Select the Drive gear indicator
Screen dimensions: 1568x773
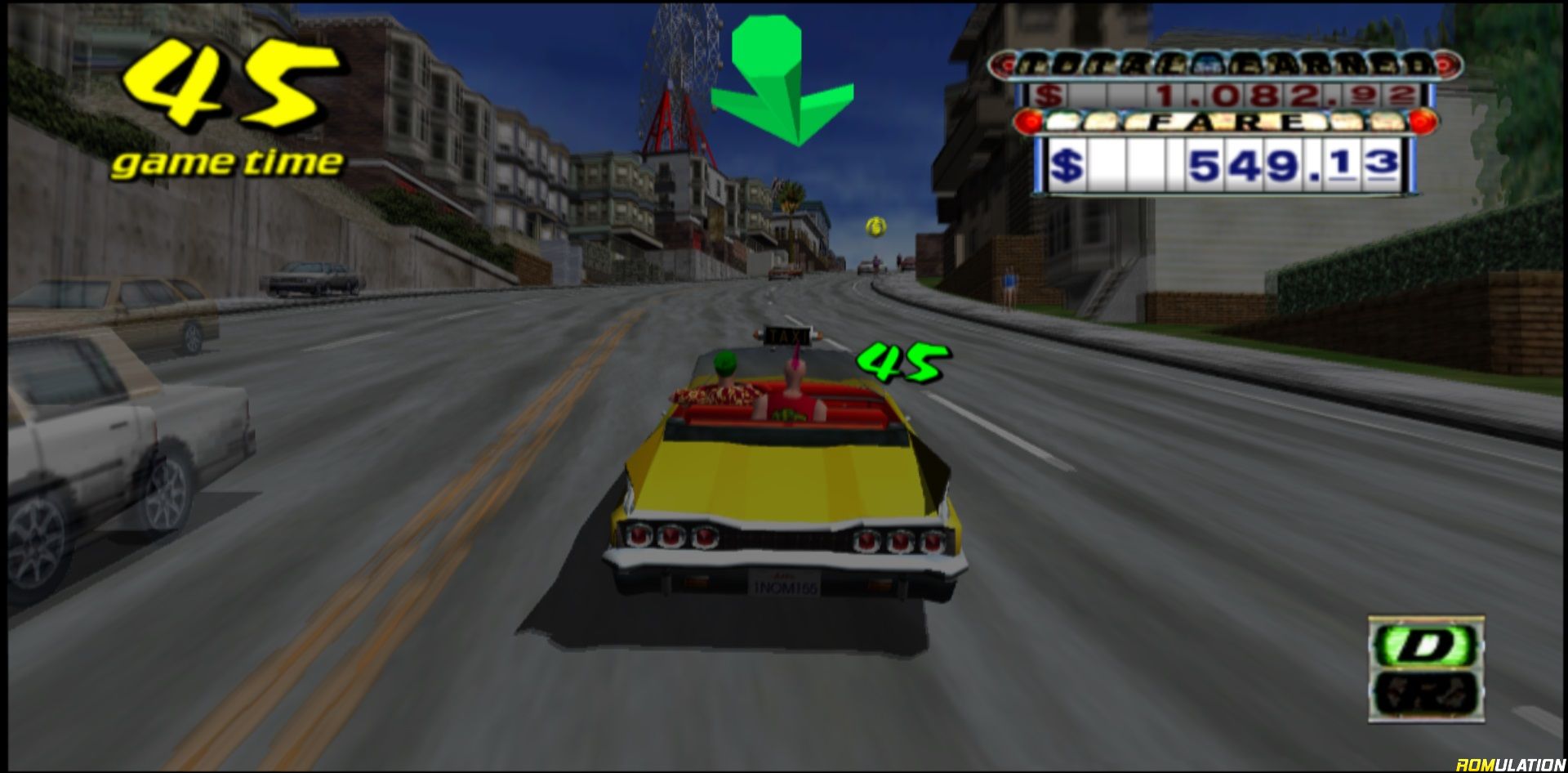point(1425,646)
